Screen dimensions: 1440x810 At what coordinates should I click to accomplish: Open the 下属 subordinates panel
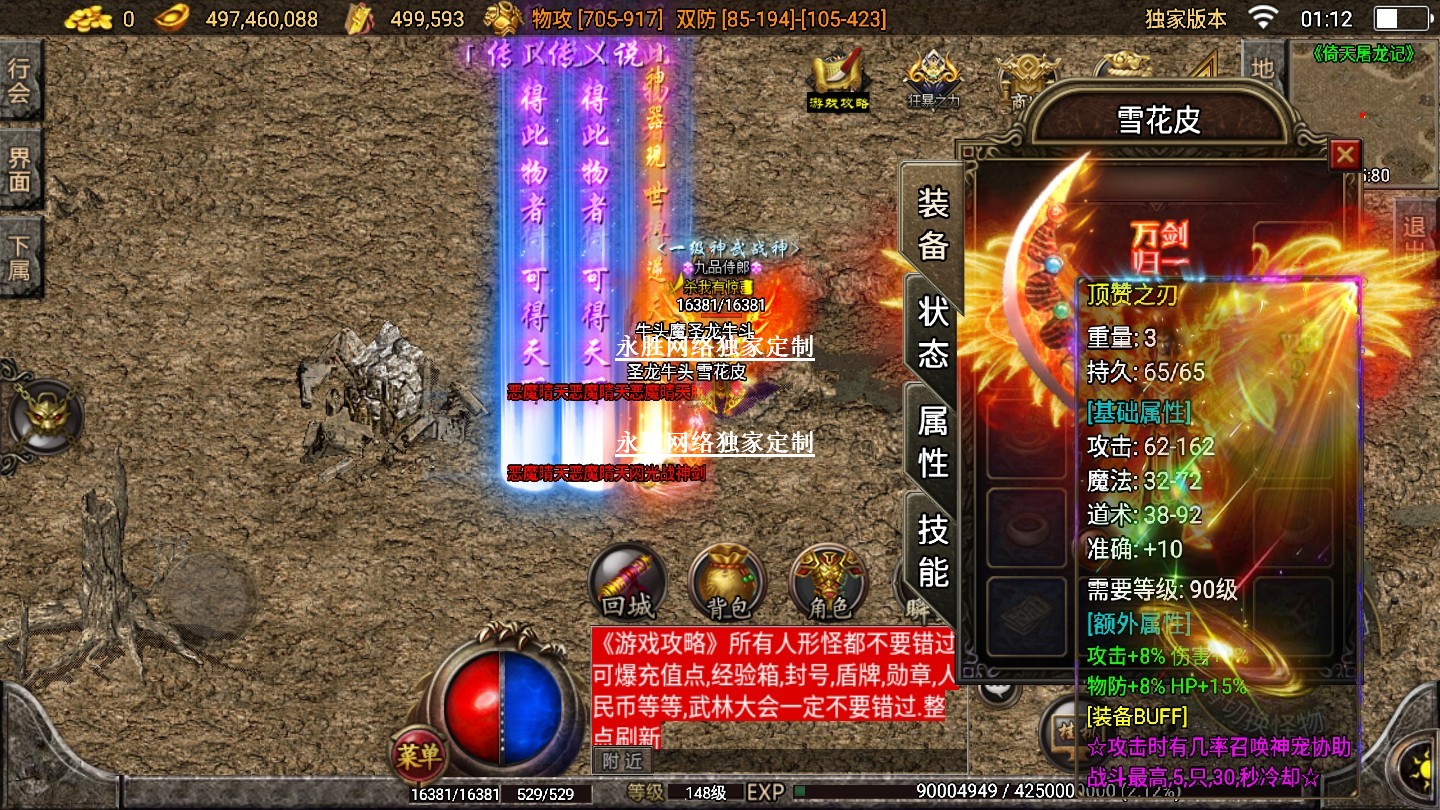pyautogui.click(x=20, y=257)
